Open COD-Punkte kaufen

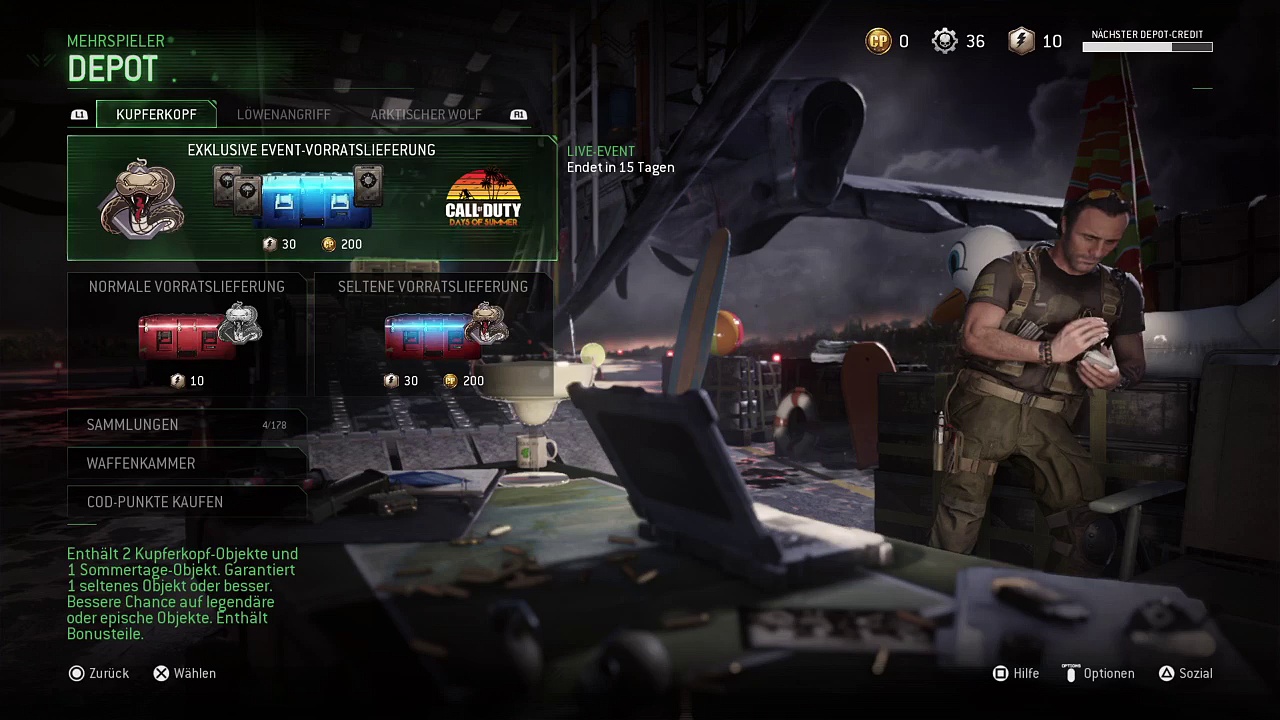pos(186,502)
